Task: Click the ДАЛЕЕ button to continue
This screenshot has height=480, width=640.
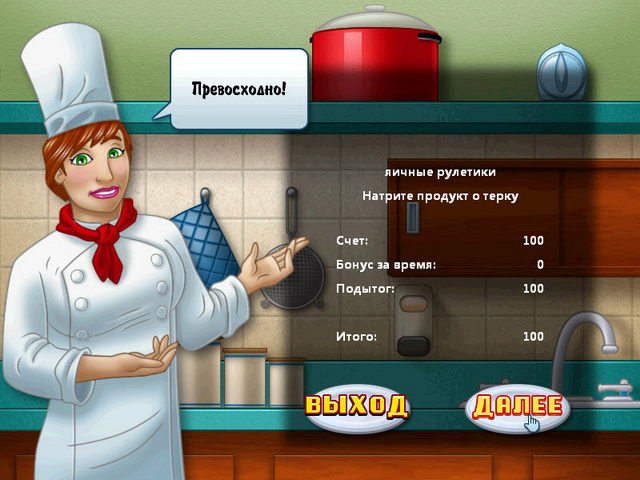Action: (x=518, y=407)
